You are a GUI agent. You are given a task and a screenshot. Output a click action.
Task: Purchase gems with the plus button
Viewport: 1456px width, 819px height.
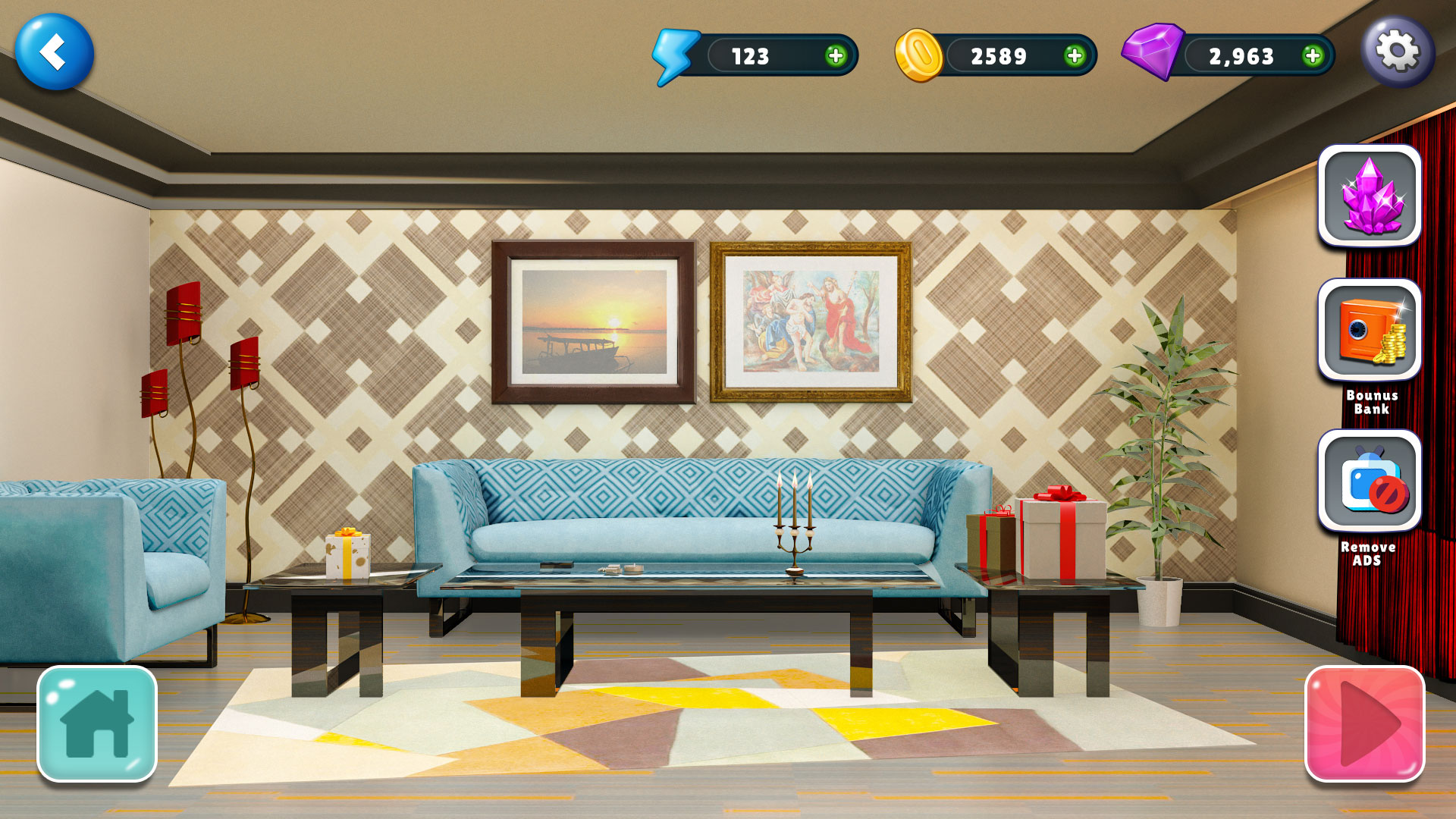pyautogui.click(x=1313, y=56)
